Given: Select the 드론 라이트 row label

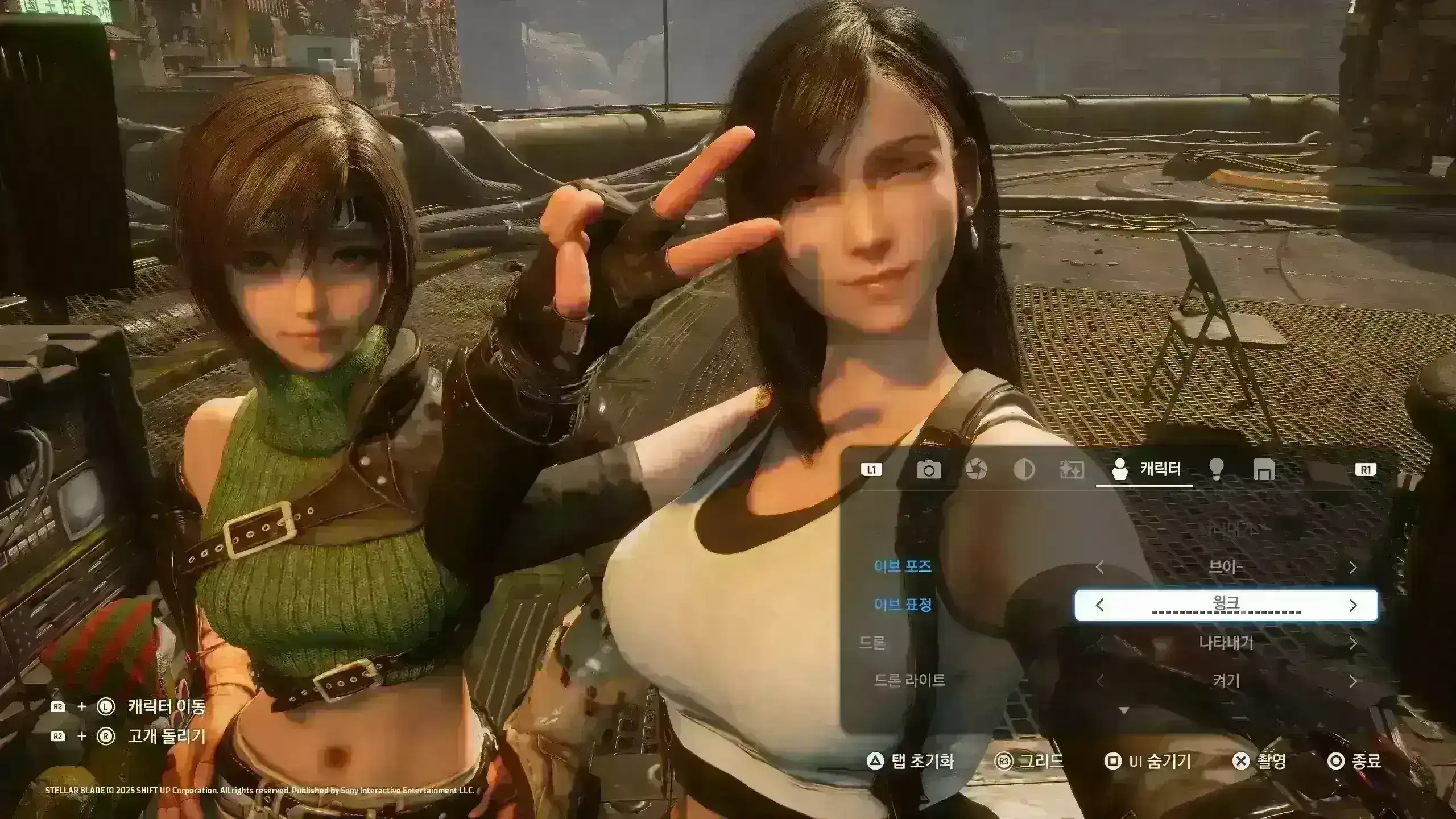Looking at the screenshot, I should [909, 680].
